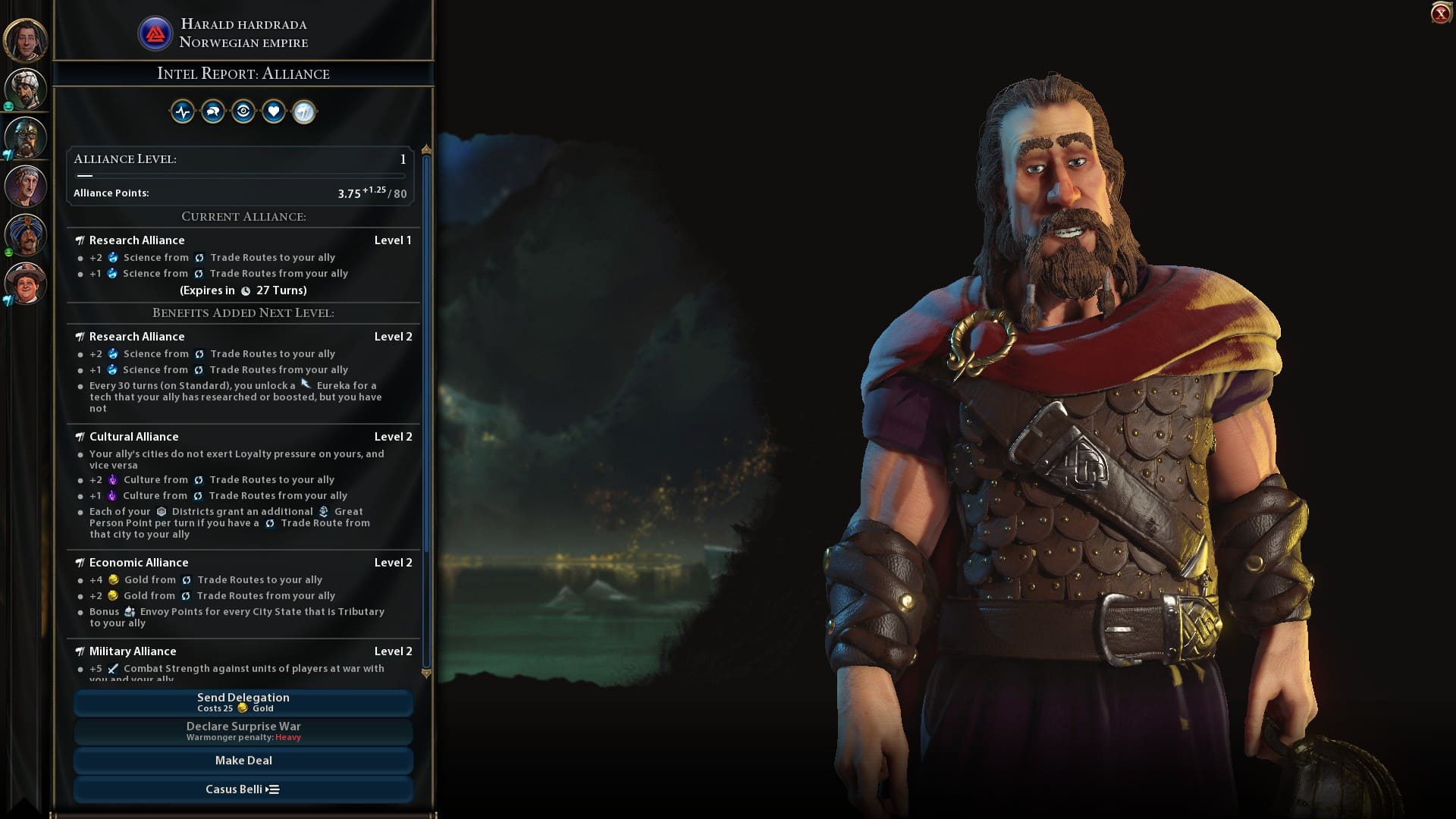Collapse the Benefits Added Next Level section

coord(243,312)
